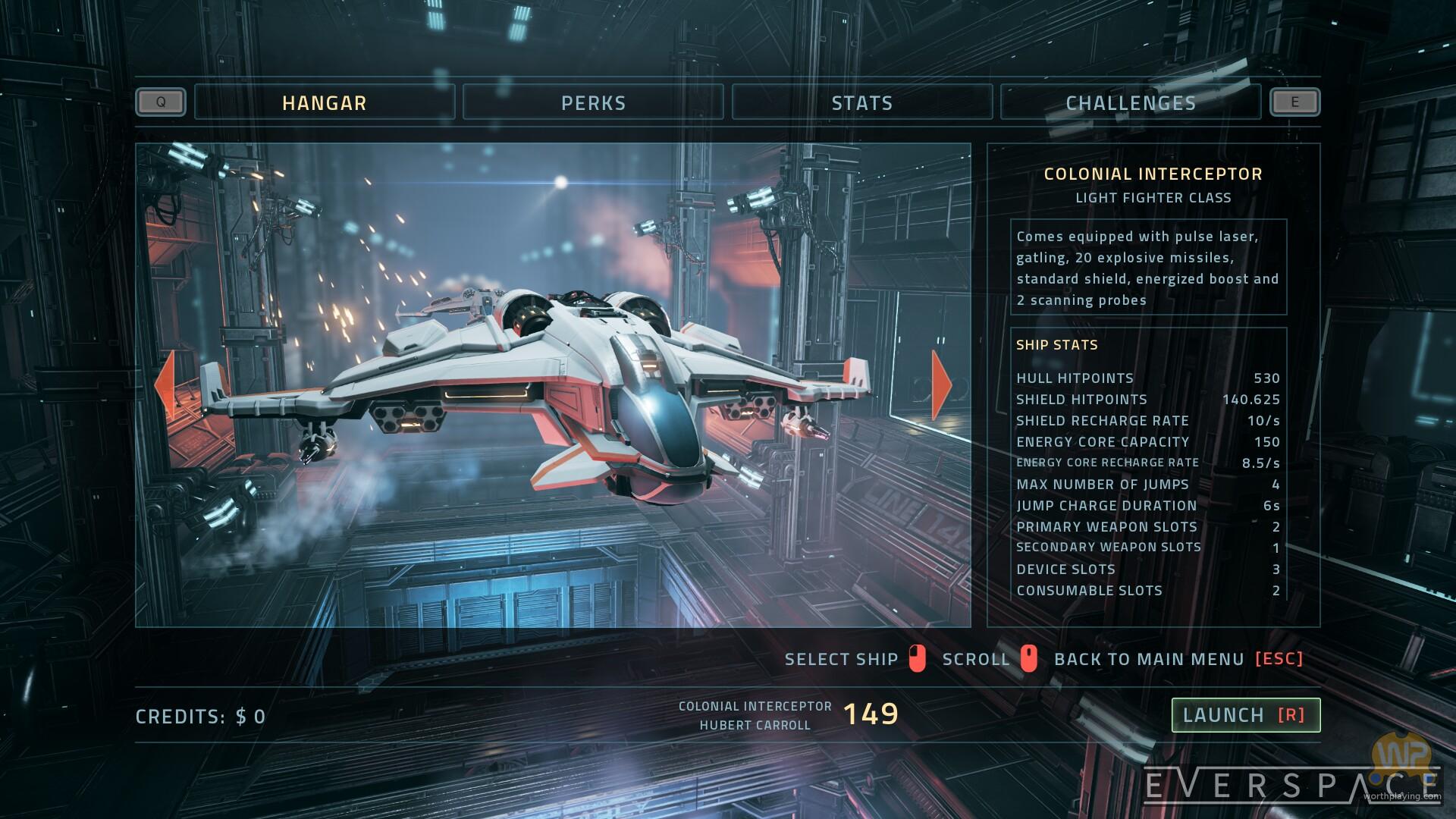Screen dimensions: 1456x819
Task: Show the Stats tab
Action: pyautogui.click(x=862, y=102)
